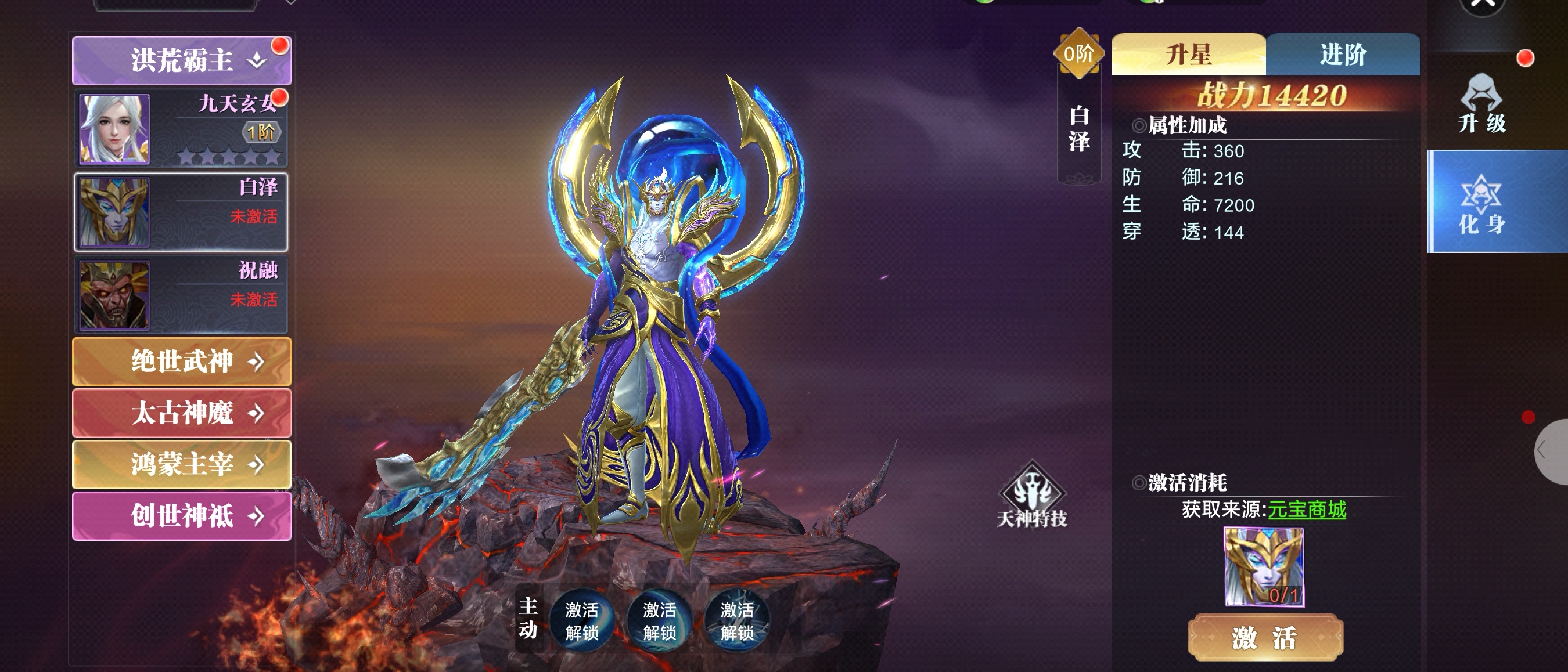Expand the 鸿蒙主宰 category
Viewport: 1568px width, 672px height.
181,465
